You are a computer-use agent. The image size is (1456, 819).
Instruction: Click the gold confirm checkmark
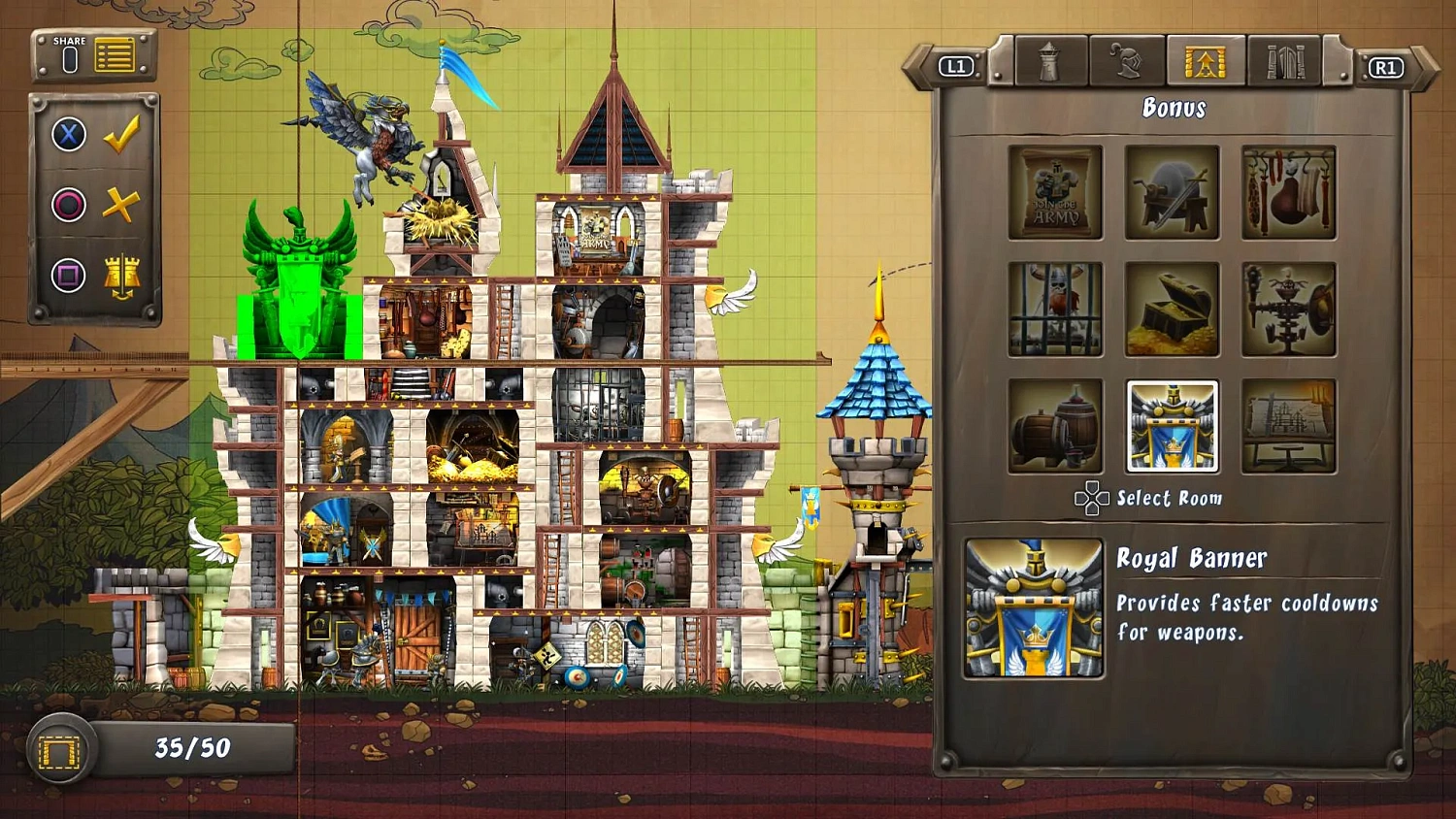122,134
